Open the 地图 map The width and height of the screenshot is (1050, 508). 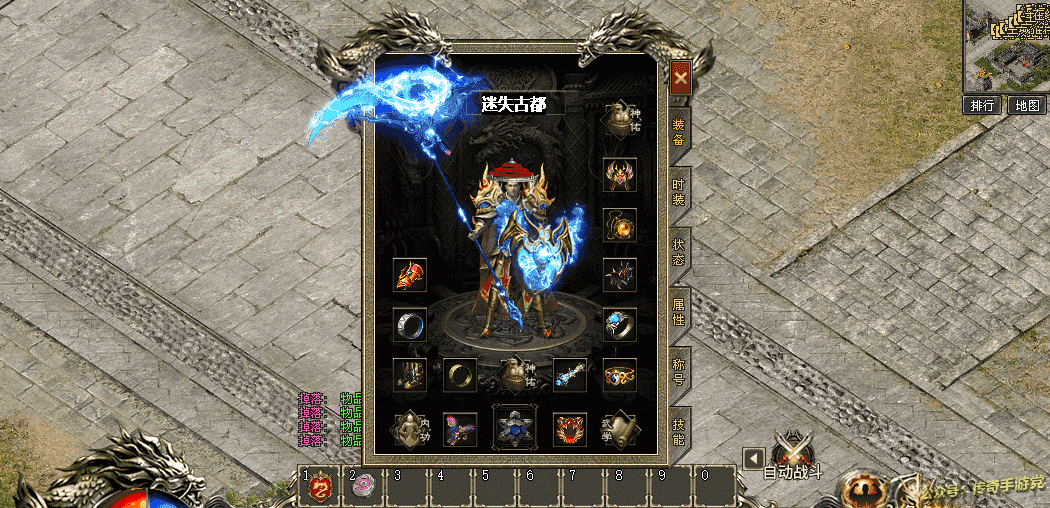point(1026,105)
